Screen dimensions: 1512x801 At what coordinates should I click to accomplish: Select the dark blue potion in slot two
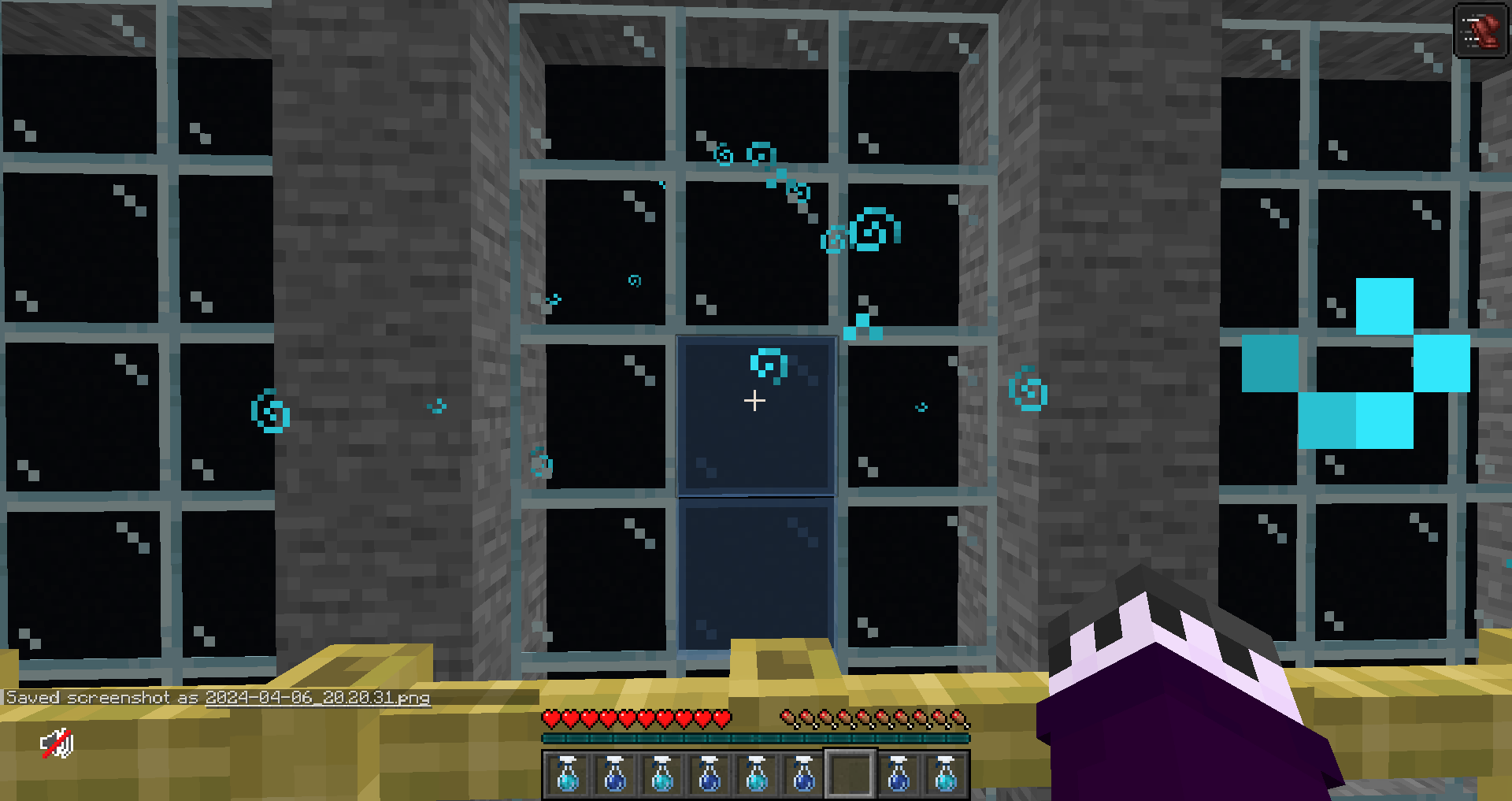point(615,776)
